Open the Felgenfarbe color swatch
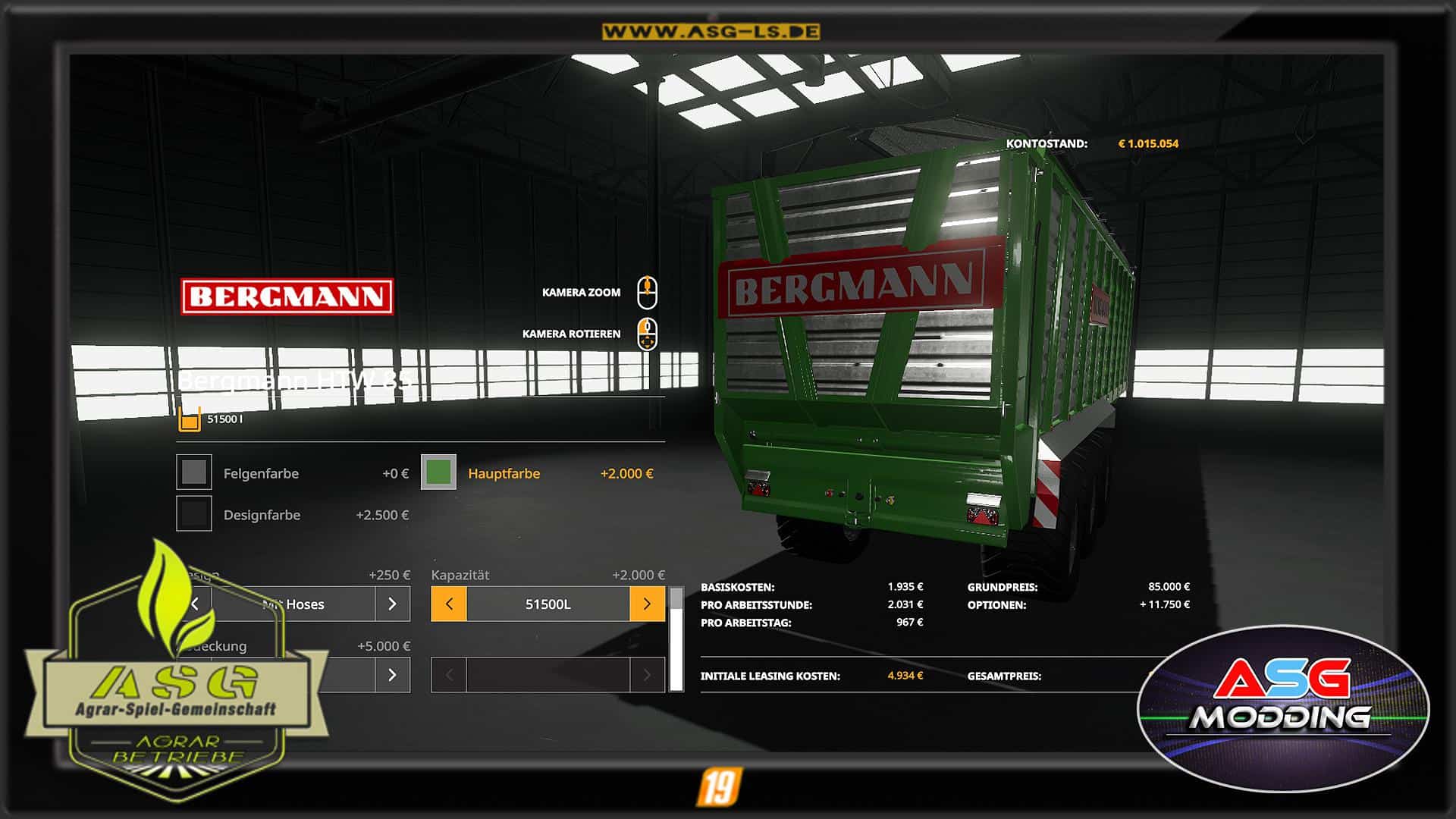Viewport: 1456px width, 819px height. pos(194,472)
